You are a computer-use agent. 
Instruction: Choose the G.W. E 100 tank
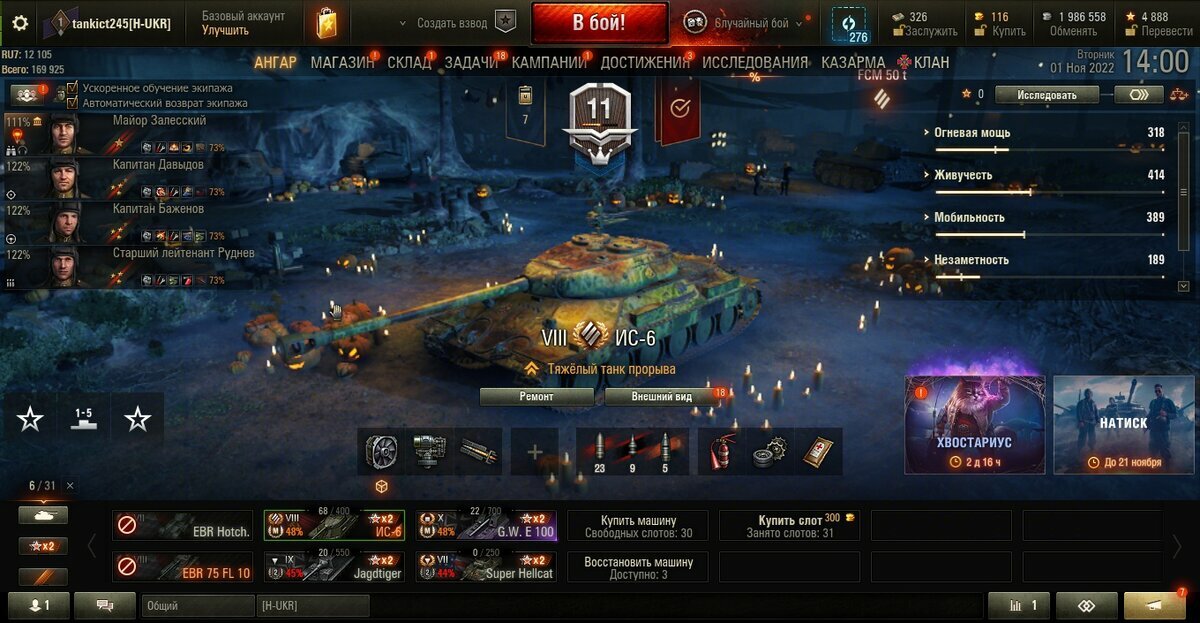486,525
